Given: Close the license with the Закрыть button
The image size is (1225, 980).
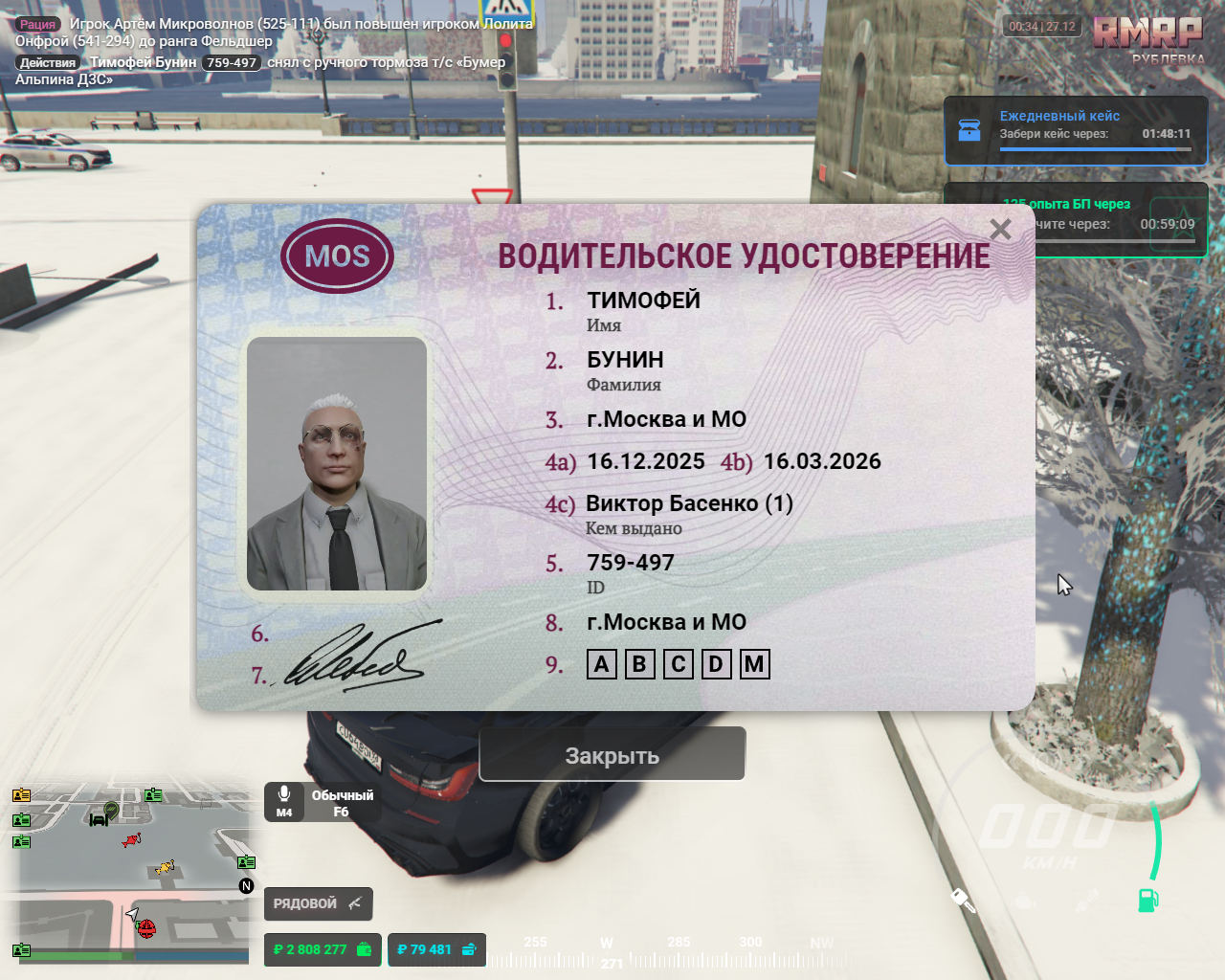Looking at the screenshot, I should pos(612,755).
